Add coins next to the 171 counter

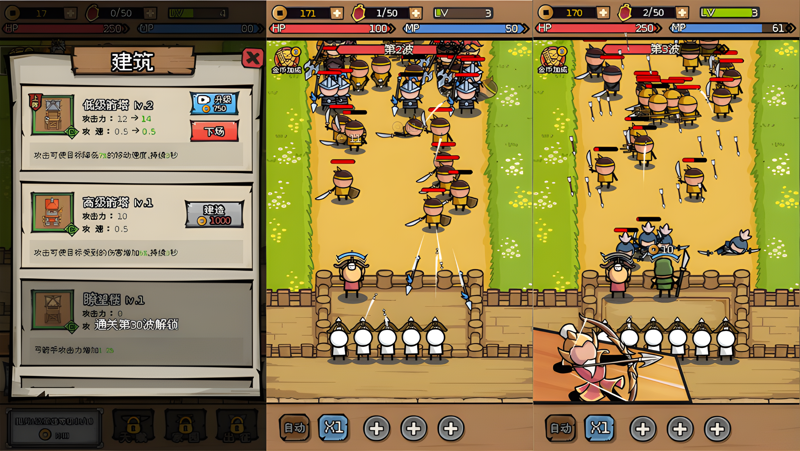pos(335,13)
